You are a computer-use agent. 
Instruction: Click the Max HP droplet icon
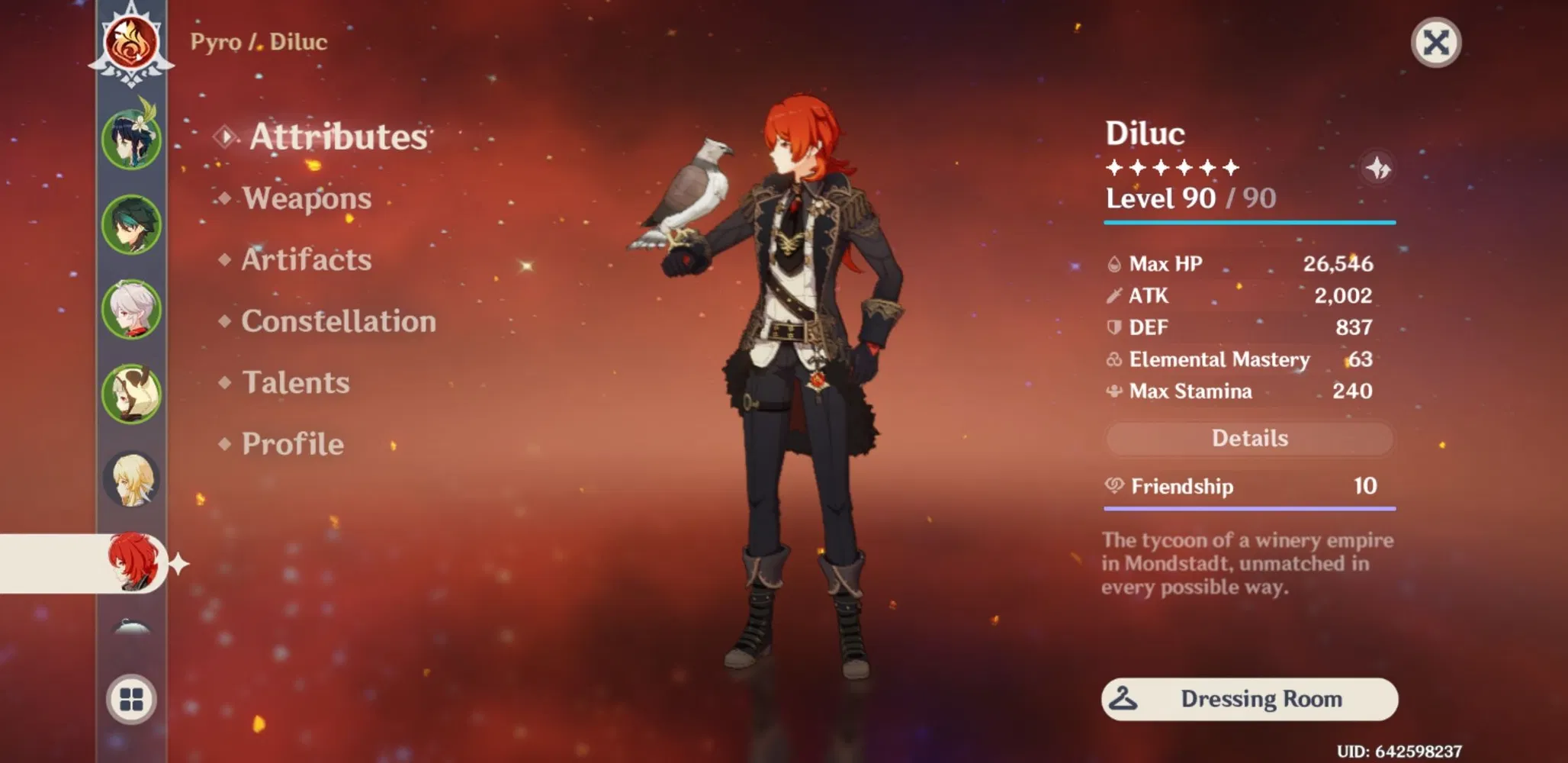[x=1115, y=262]
